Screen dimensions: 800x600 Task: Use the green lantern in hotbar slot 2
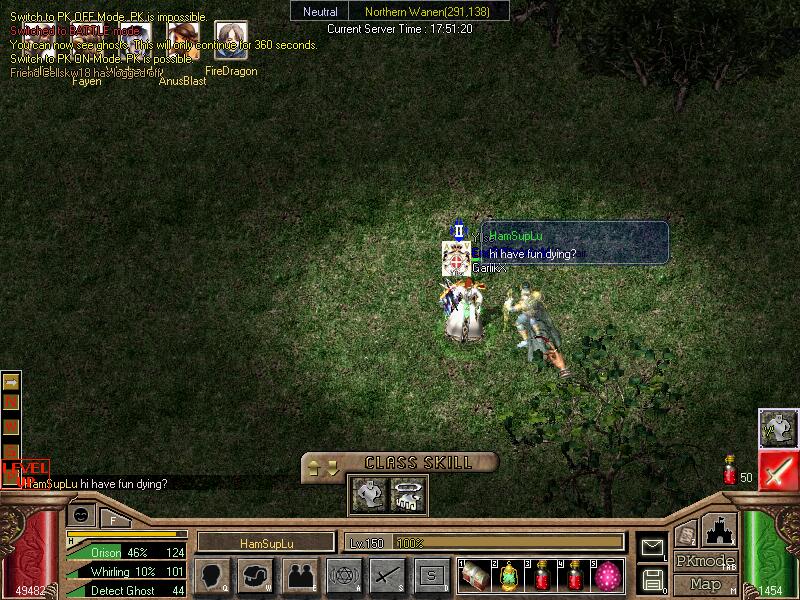(507, 575)
